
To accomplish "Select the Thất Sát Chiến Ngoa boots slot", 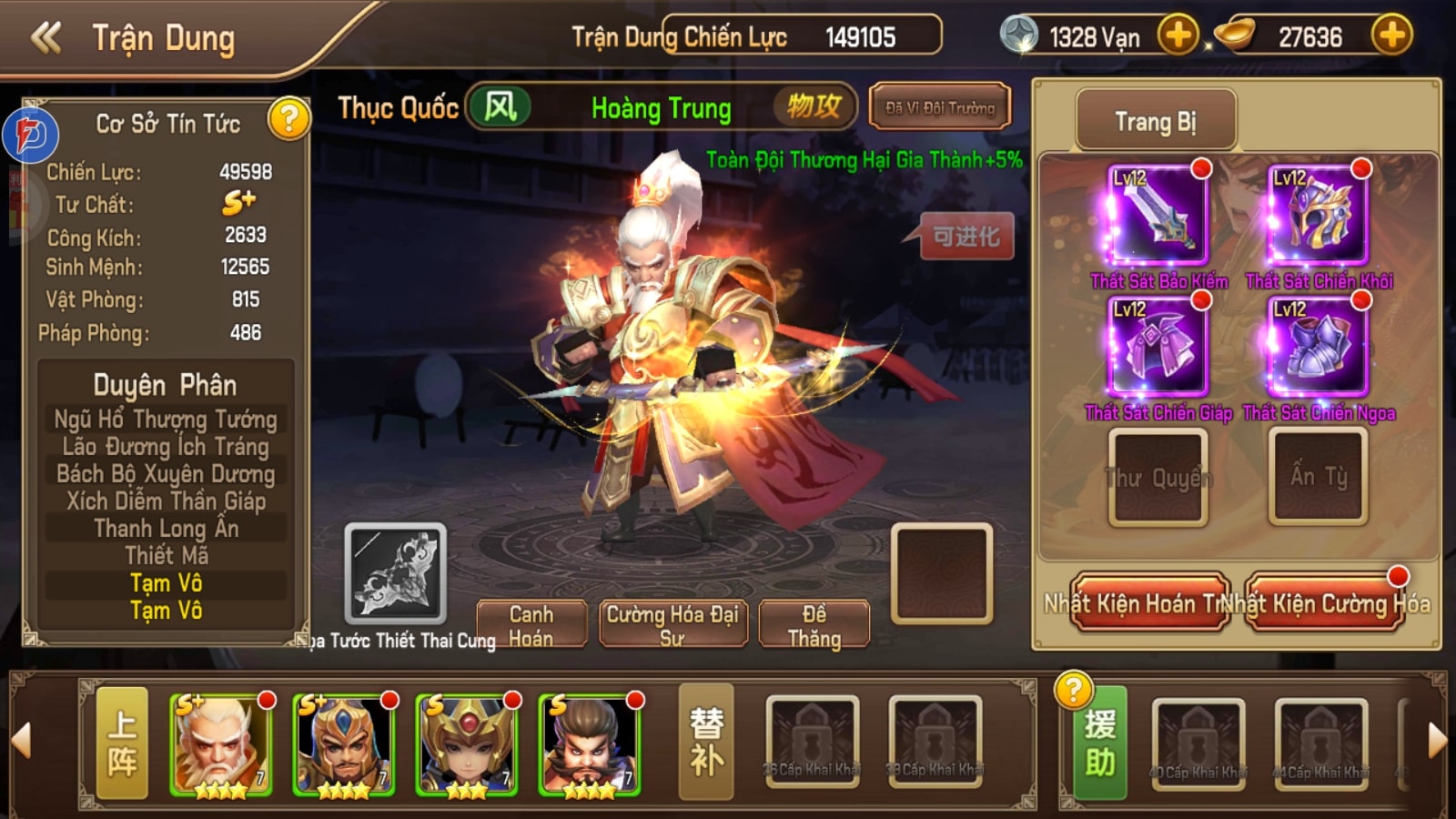I will (x=1318, y=348).
